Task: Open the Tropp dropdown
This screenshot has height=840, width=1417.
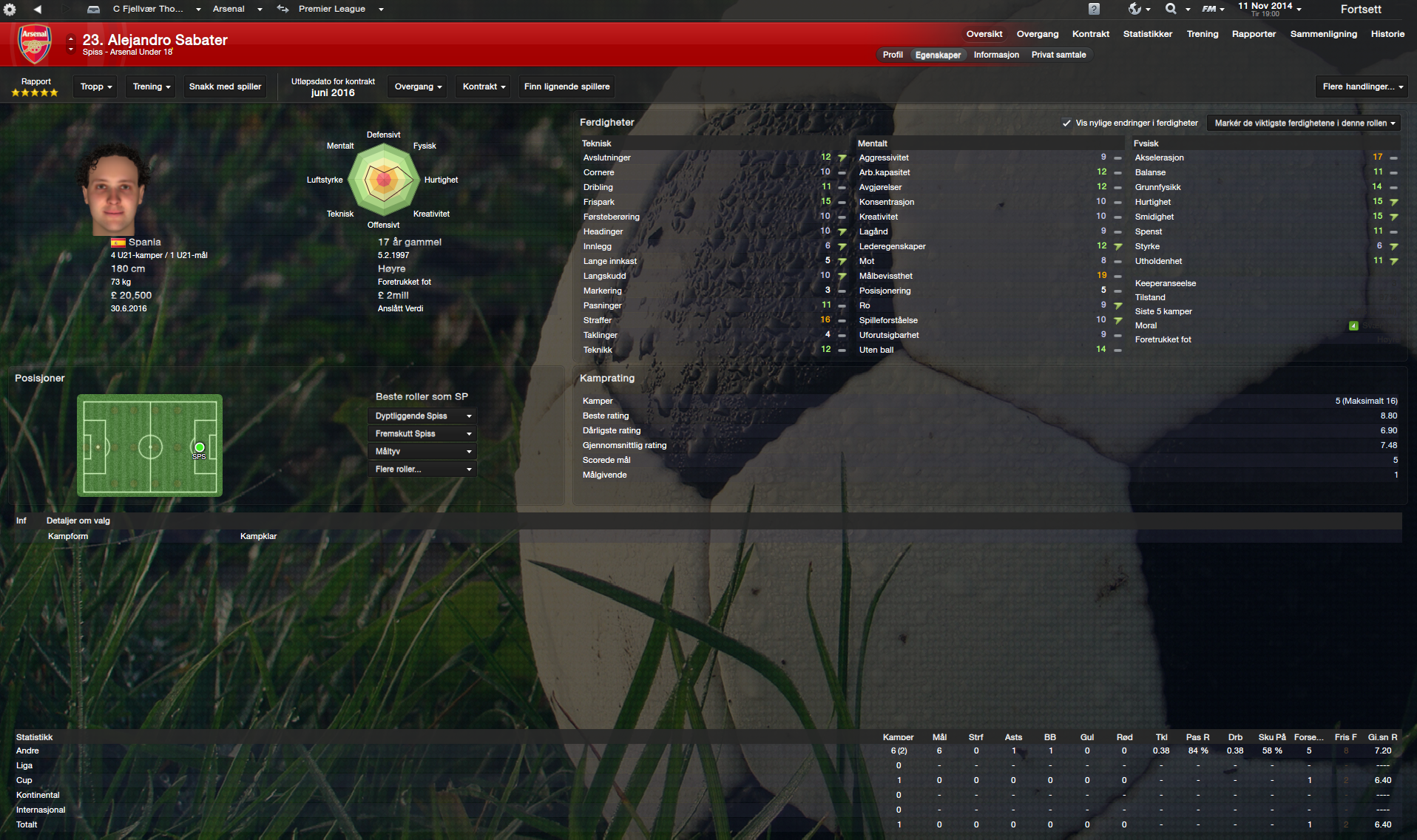Action: [x=96, y=87]
